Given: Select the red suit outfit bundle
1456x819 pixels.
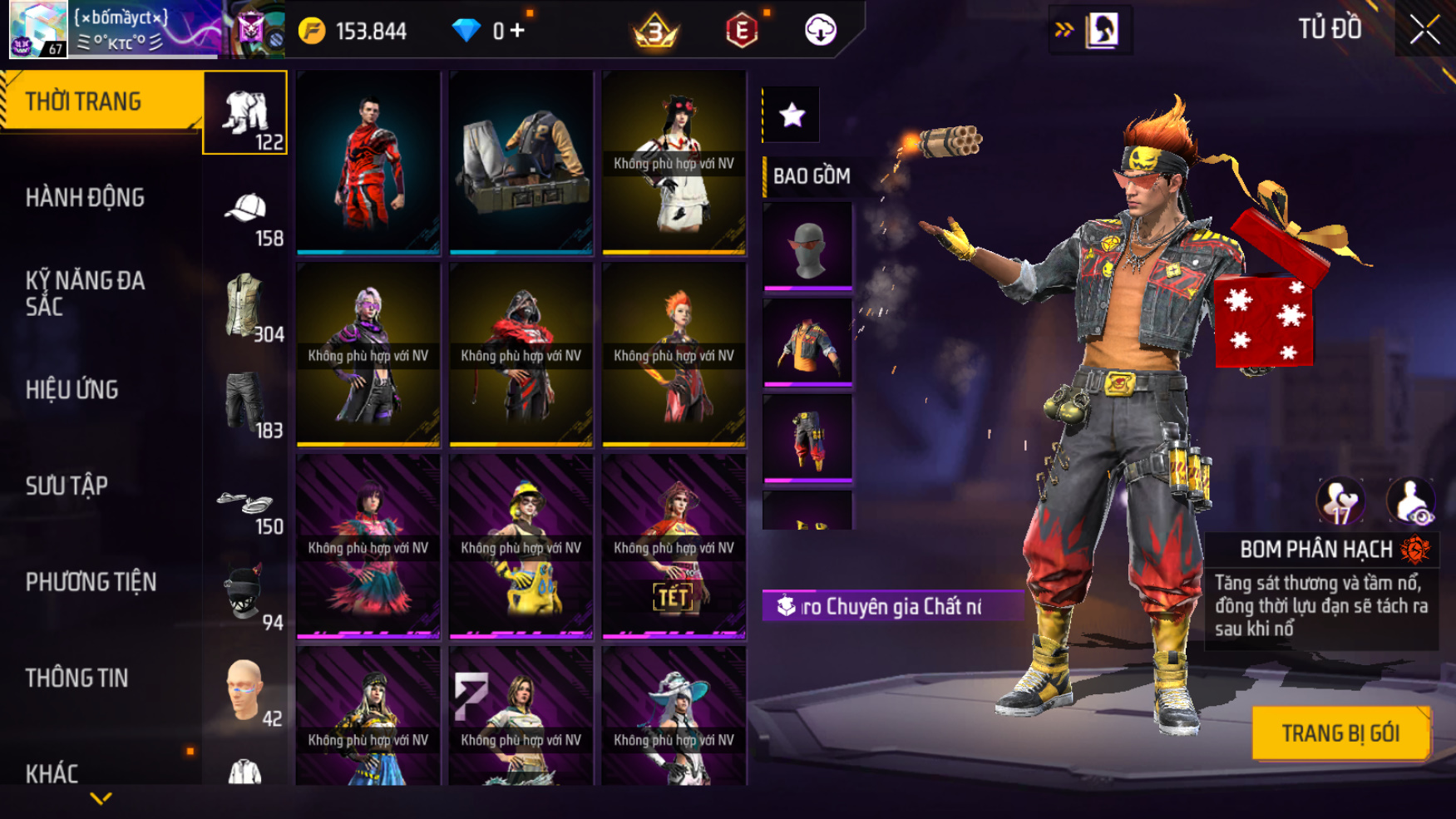Looking at the screenshot, I should tap(368, 161).
